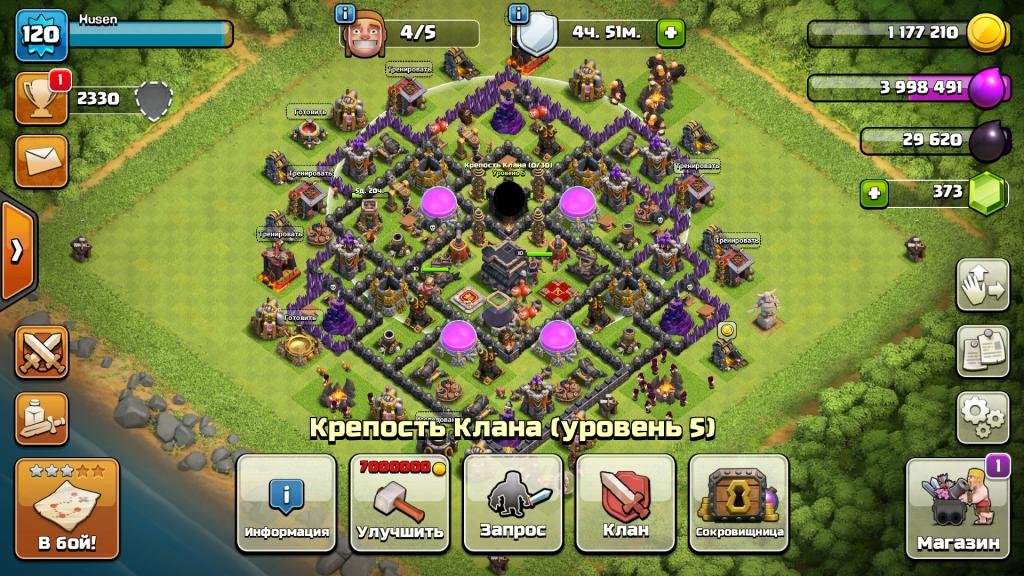Add gems with the green plus
This screenshot has width=1024, height=576.
[874, 192]
